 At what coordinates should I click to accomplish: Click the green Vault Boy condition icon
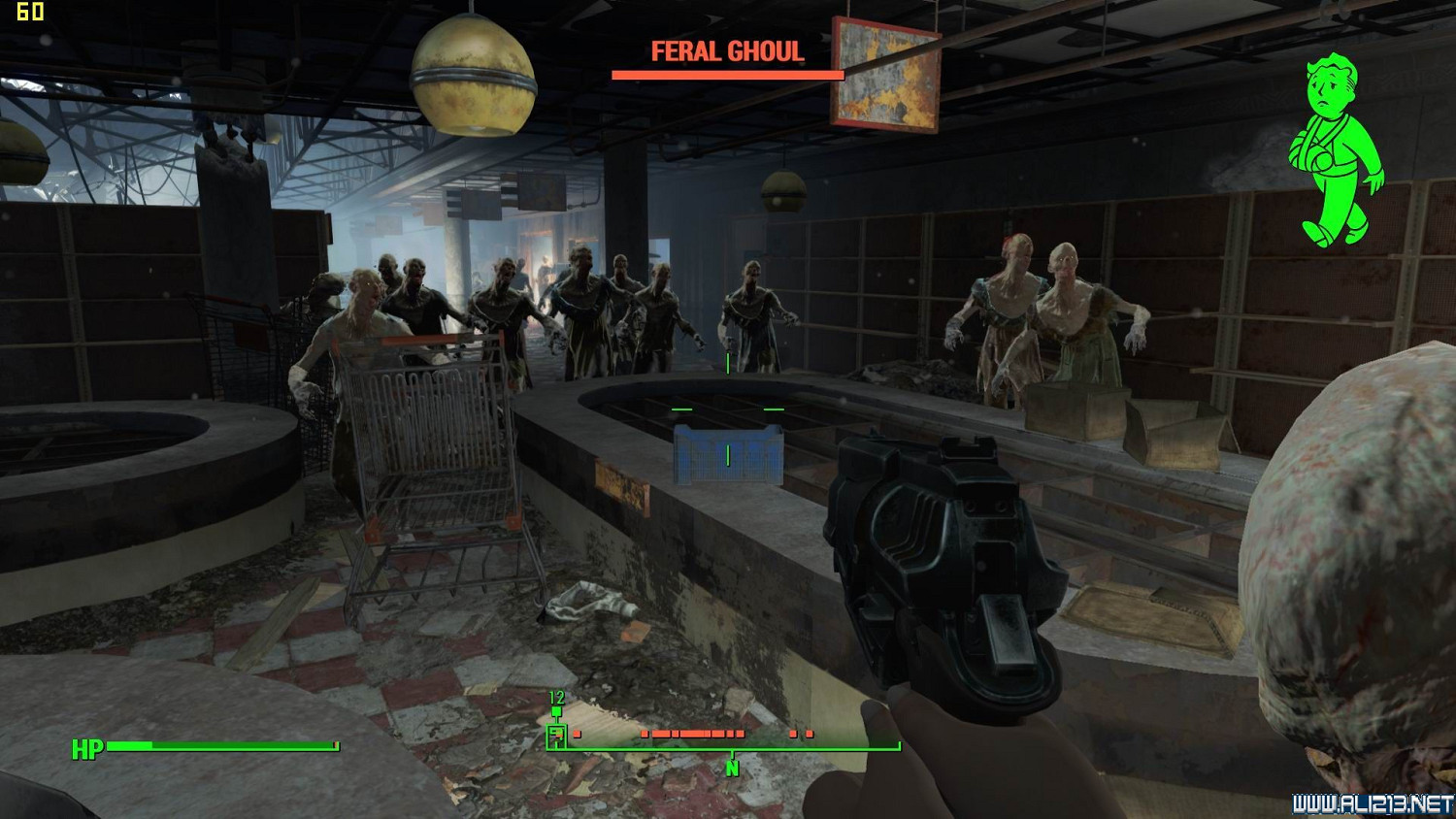tap(1336, 149)
